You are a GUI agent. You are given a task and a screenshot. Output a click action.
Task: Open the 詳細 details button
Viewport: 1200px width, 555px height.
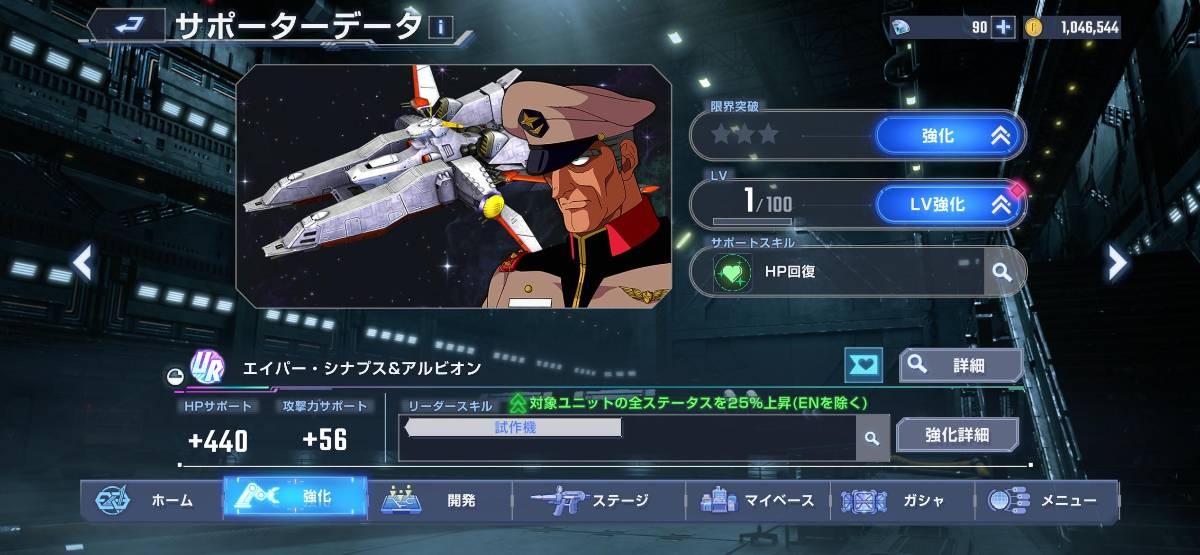point(960,366)
